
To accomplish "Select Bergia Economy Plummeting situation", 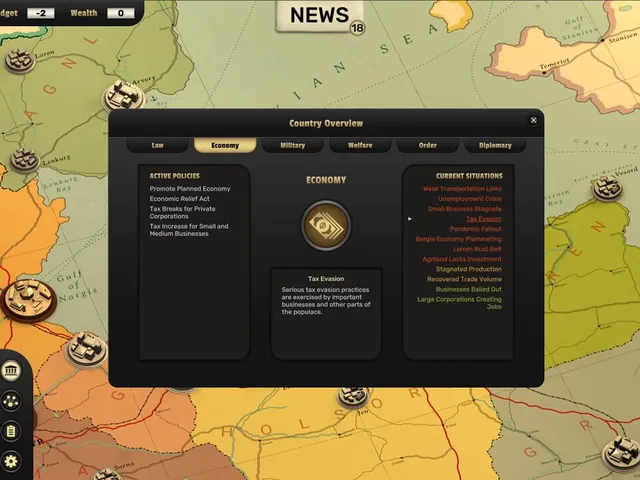I will (459, 239).
